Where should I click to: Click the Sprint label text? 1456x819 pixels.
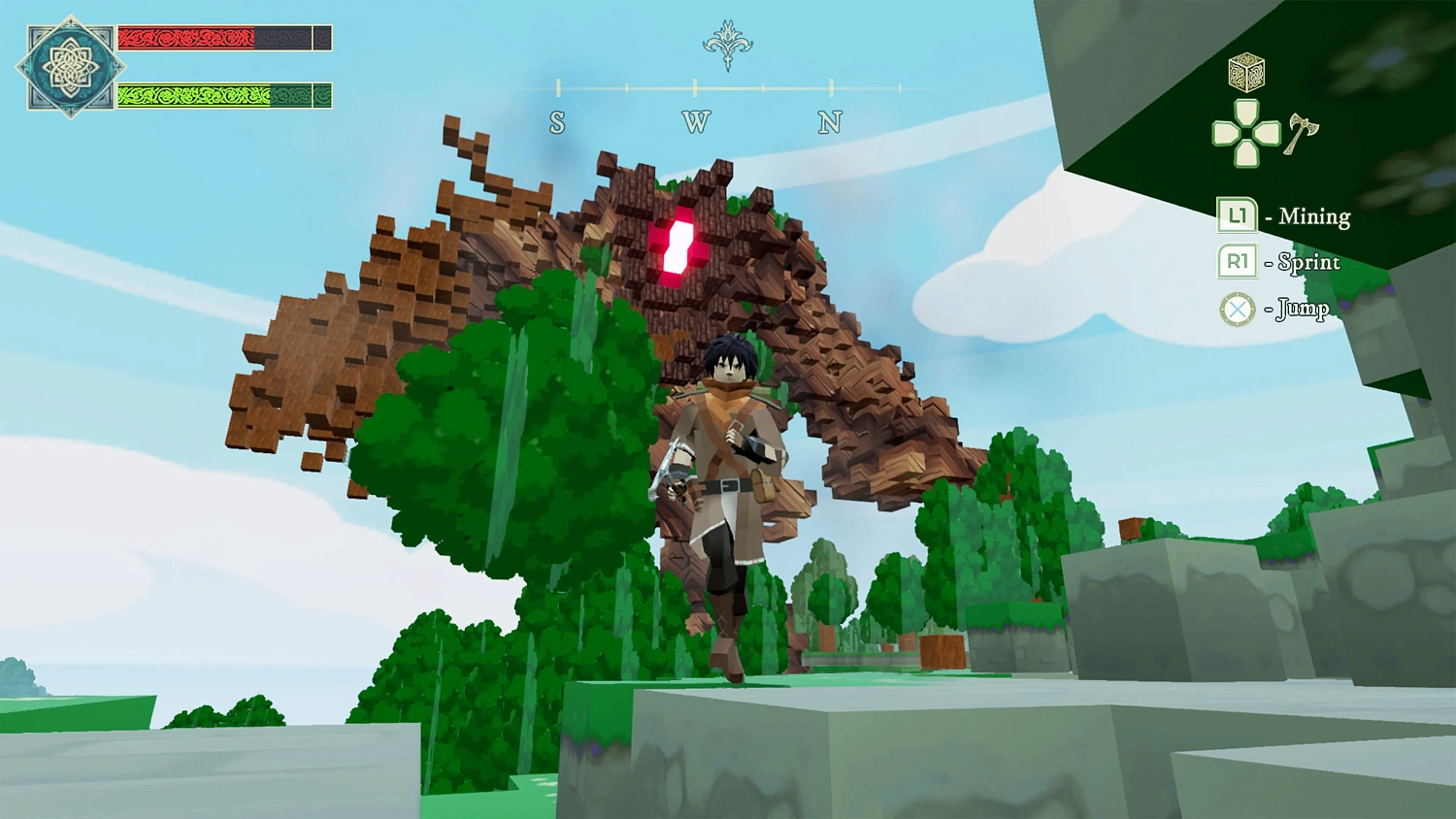pyautogui.click(x=1308, y=262)
